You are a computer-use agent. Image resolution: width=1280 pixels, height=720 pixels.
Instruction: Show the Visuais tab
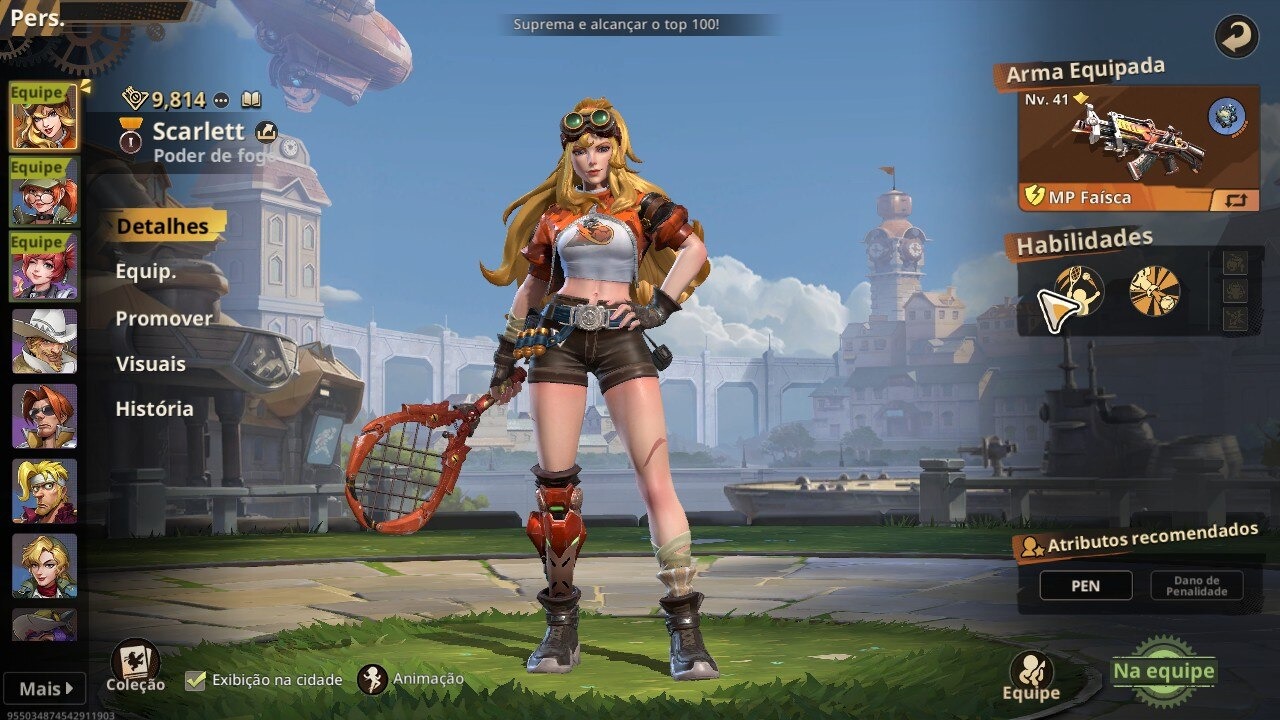click(151, 363)
